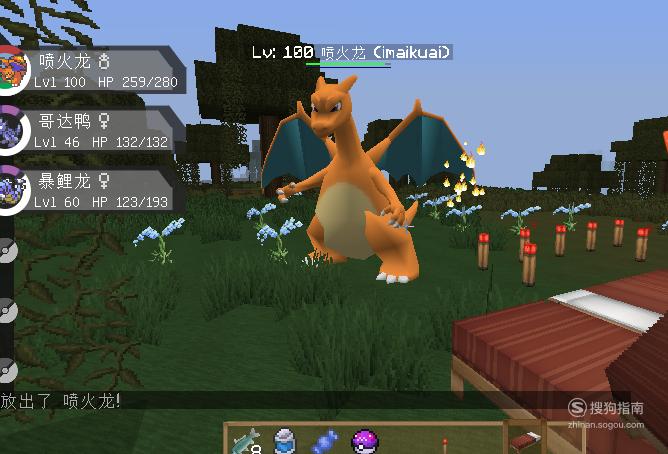Select the redstone torch hotbar slot

coord(444,441)
